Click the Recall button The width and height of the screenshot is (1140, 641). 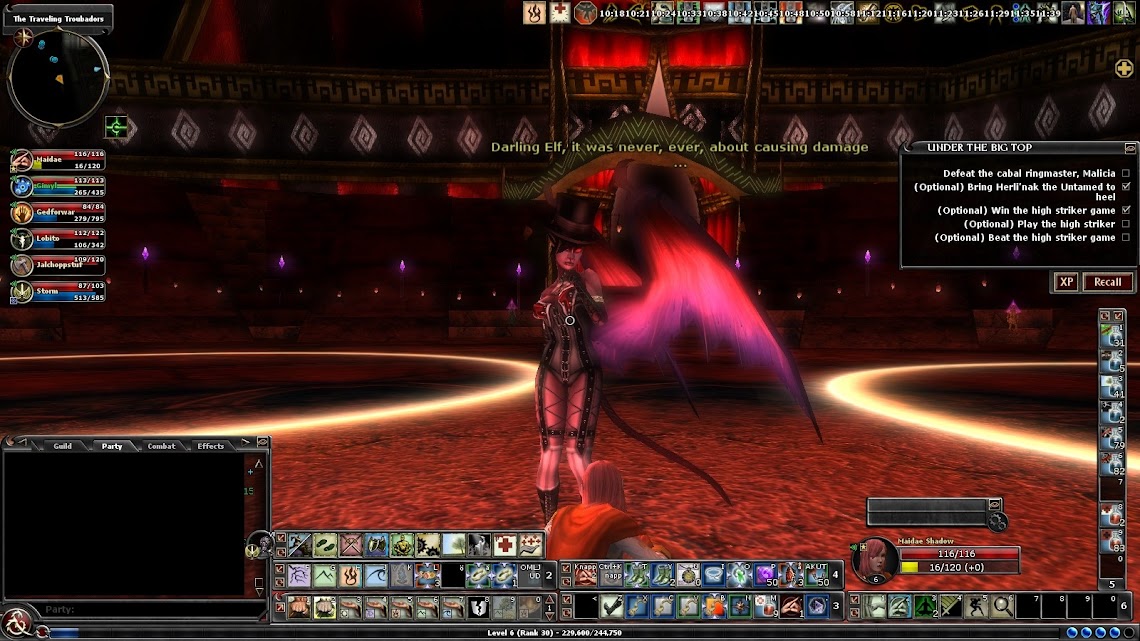[x=1107, y=282]
